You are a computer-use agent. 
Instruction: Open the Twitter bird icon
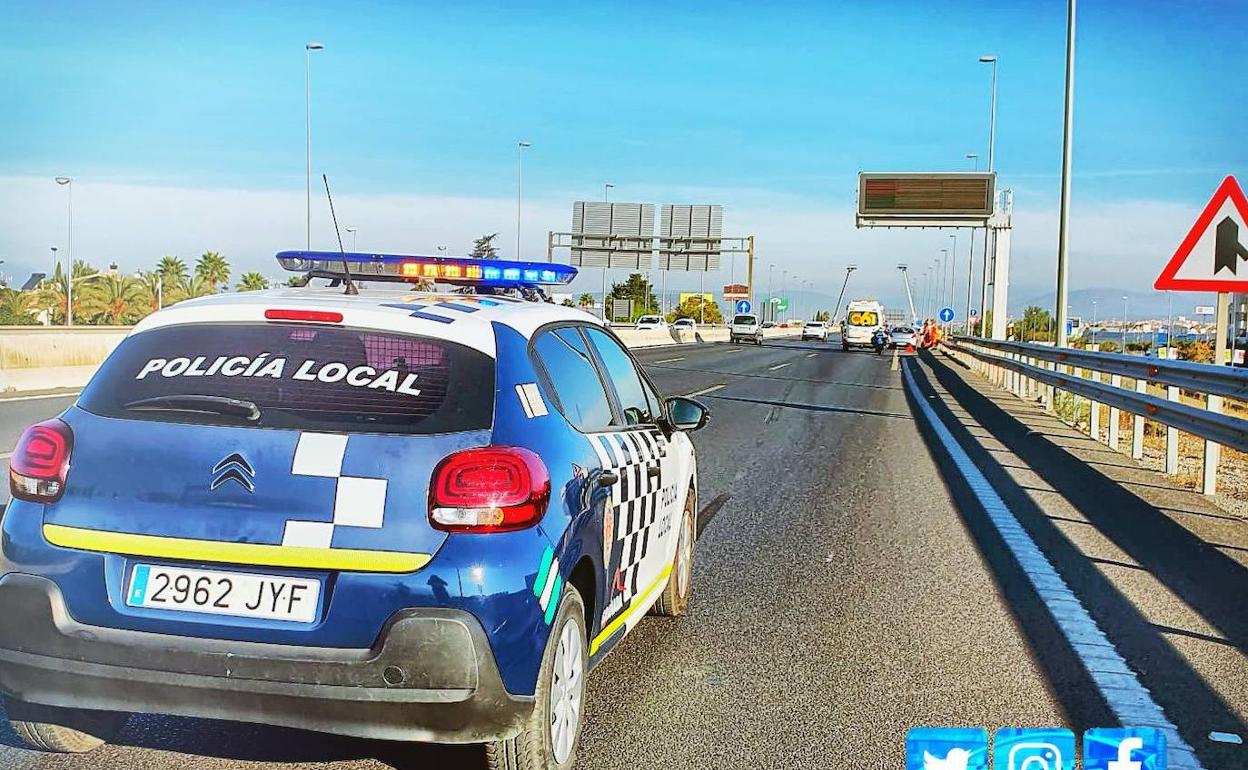click(945, 751)
